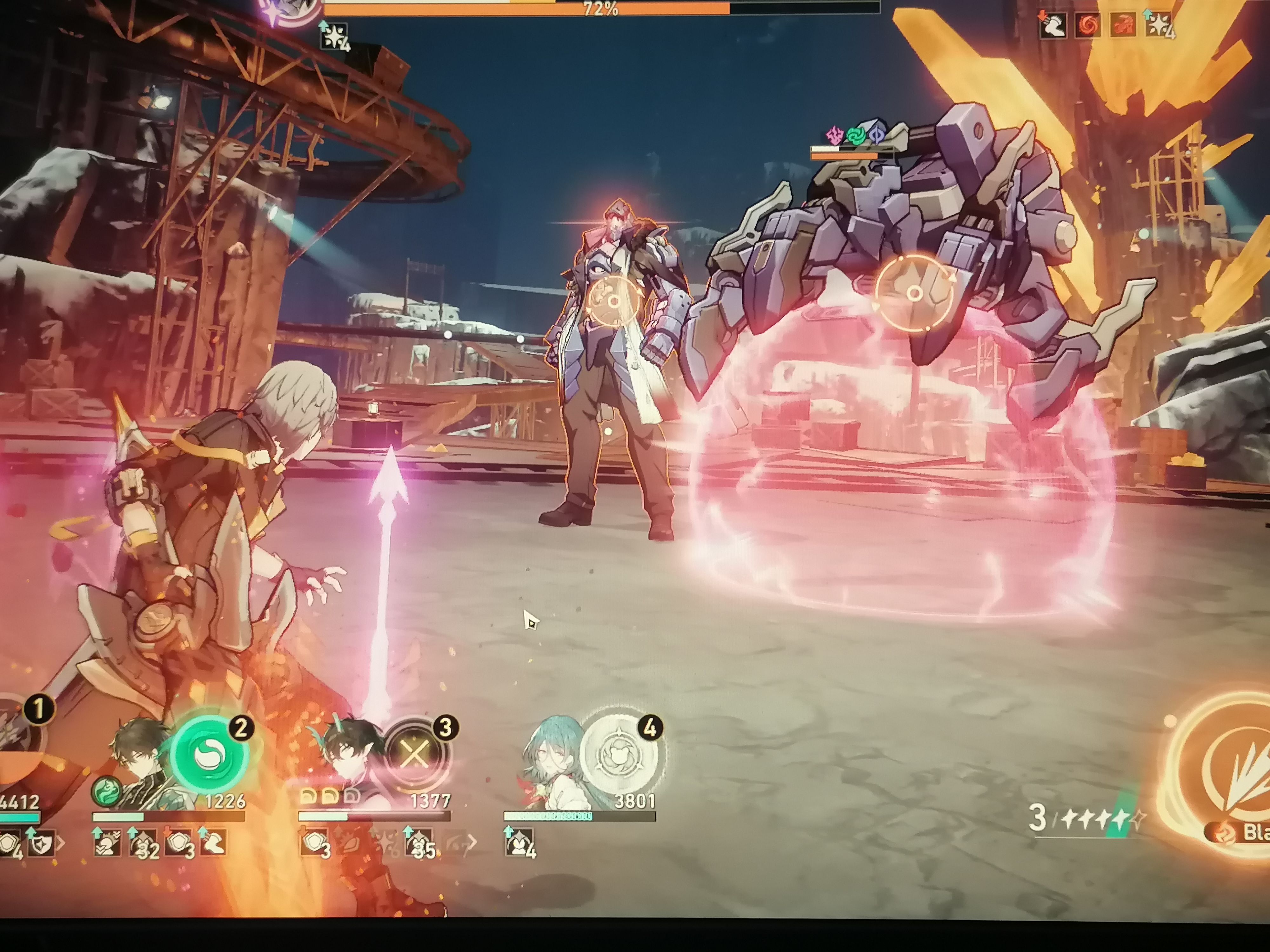Inspect the buff icon showing 32 stacks
The image size is (1270, 952).
[x=143, y=843]
